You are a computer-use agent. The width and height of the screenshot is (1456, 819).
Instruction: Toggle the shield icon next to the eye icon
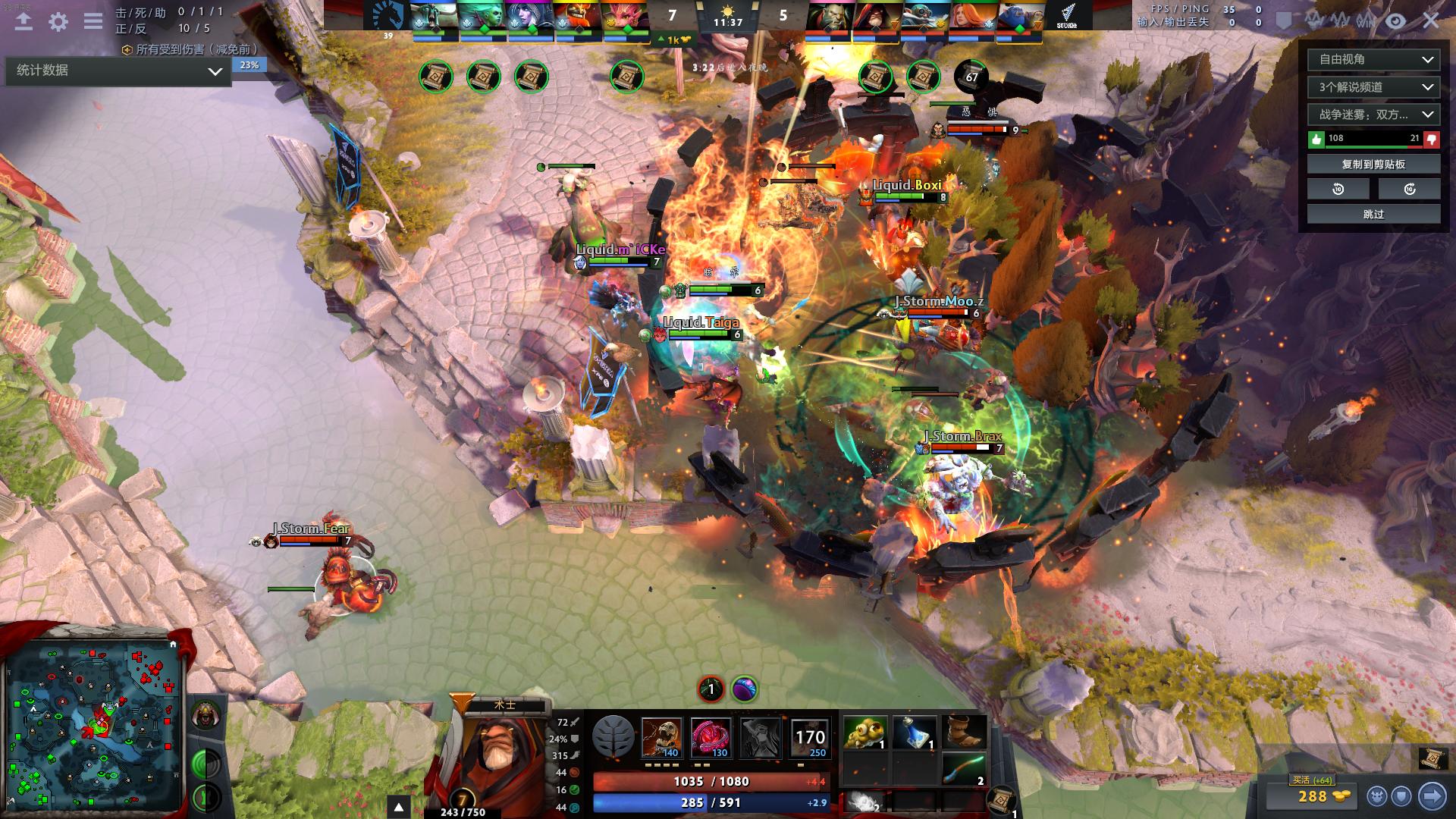pyautogui.click(x=1284, y=20)
